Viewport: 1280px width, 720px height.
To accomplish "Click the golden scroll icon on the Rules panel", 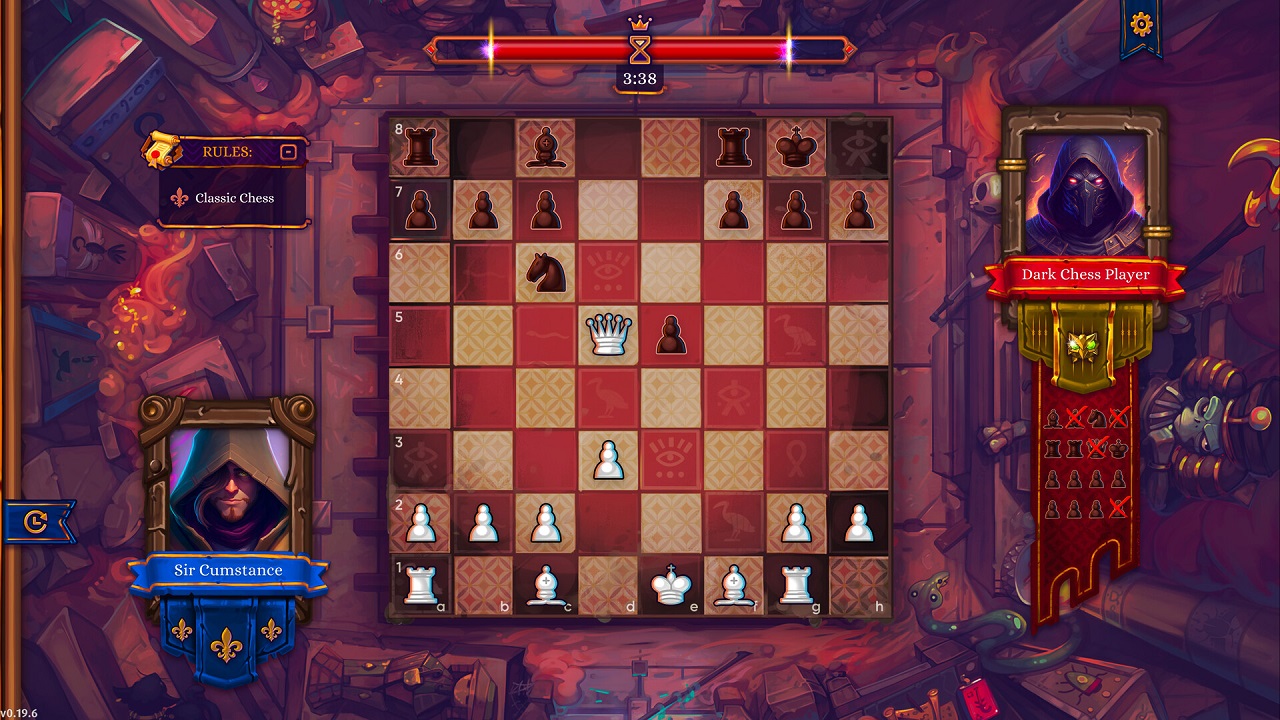I will coord(162,151).
